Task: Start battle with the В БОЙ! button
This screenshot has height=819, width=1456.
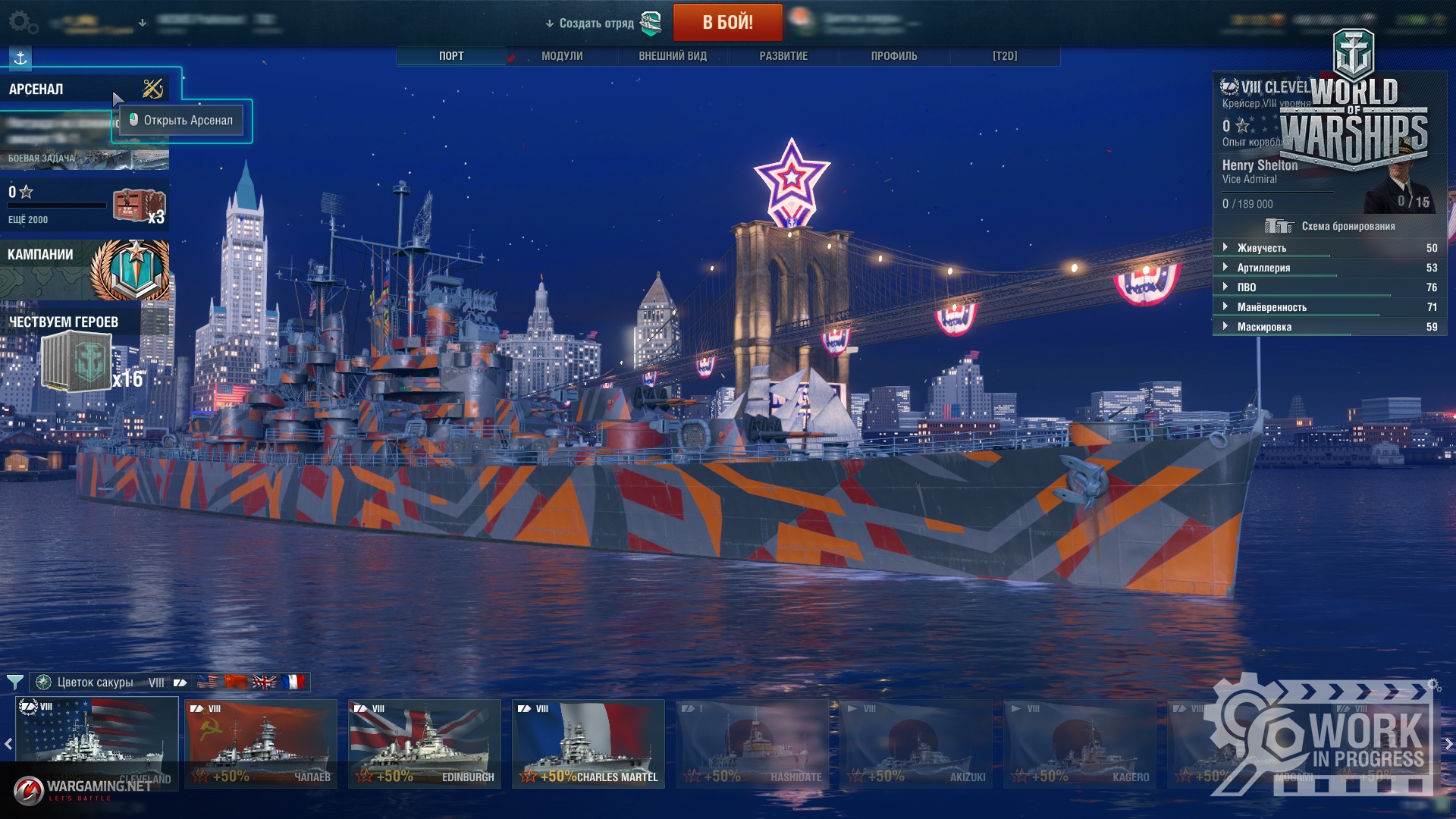Action: click(x=727, y=22)
